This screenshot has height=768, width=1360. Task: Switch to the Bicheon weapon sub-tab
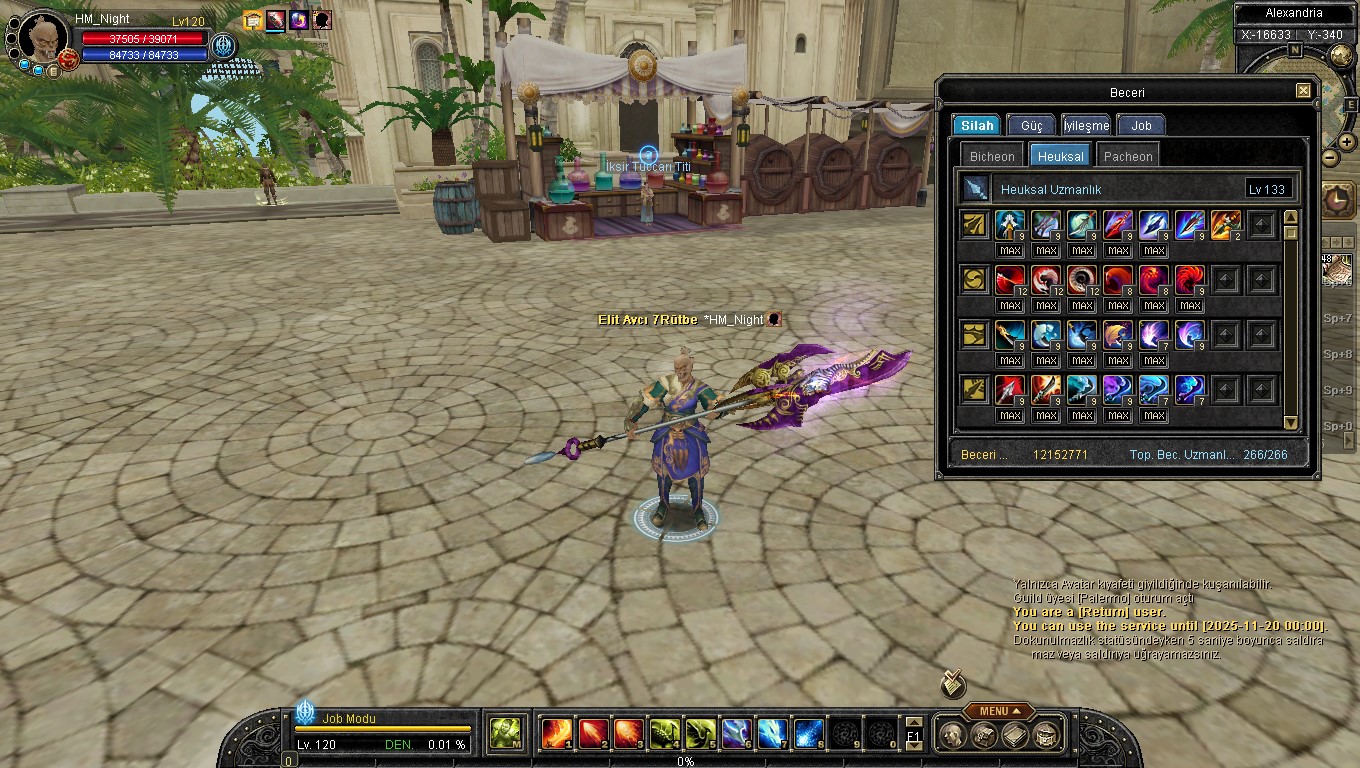[992, 156]
